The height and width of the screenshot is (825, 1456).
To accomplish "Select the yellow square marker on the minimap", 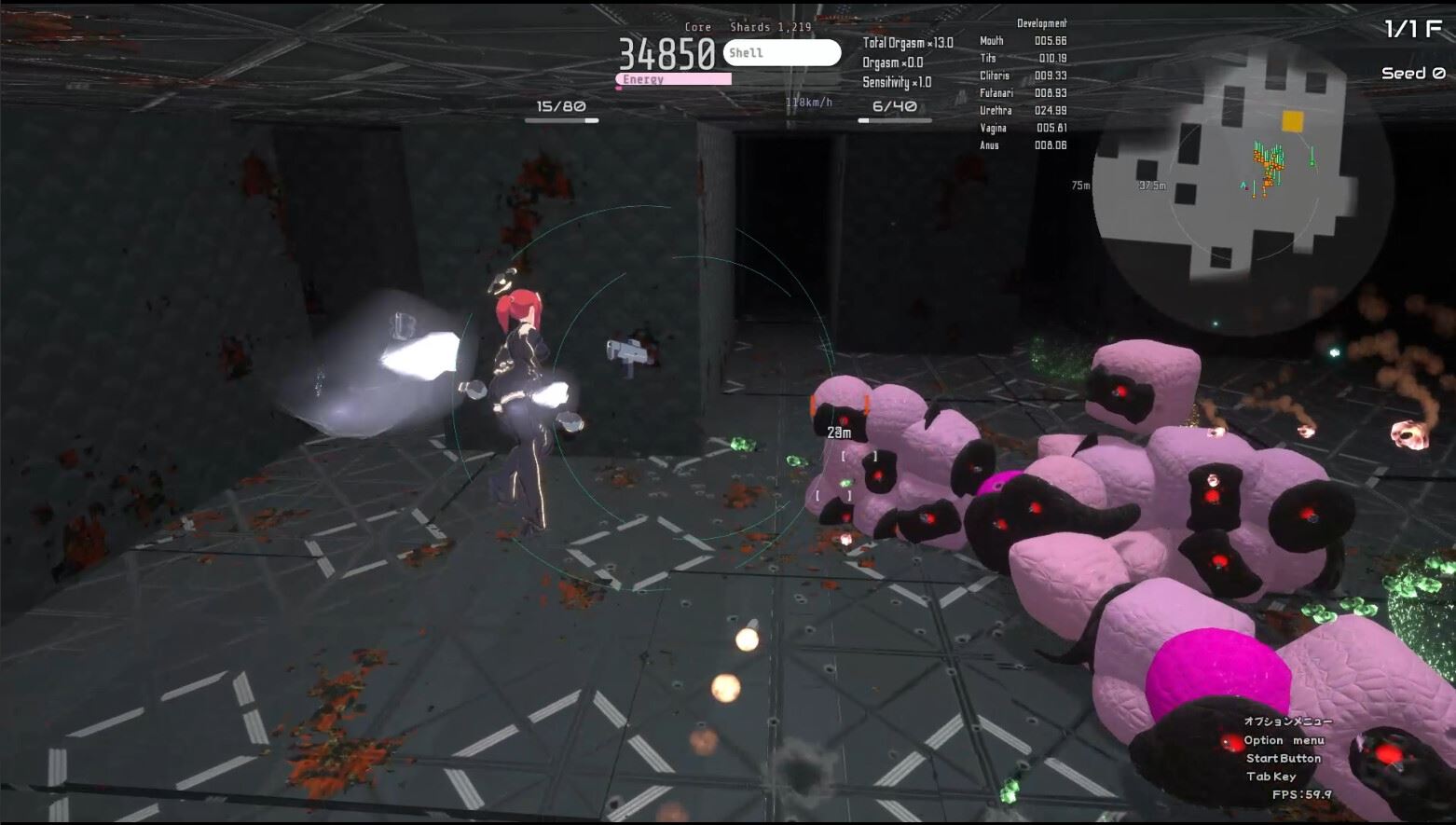I will click(x=1292, y=121).
